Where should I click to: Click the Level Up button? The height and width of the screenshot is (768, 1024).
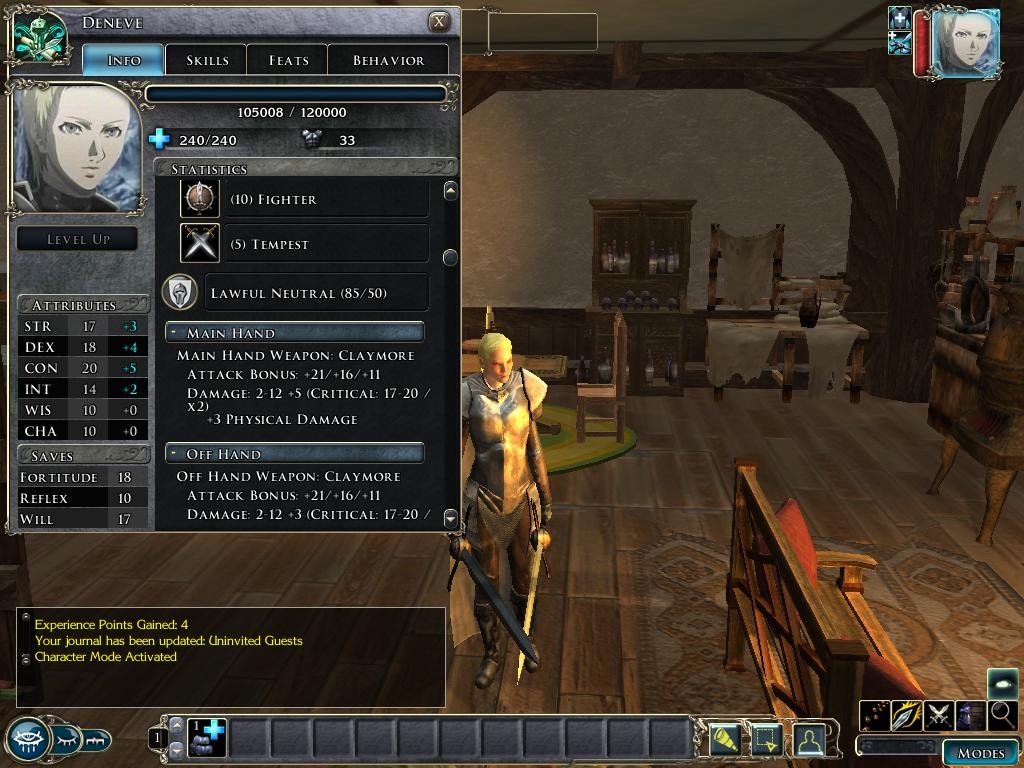(x=78, y=239)
